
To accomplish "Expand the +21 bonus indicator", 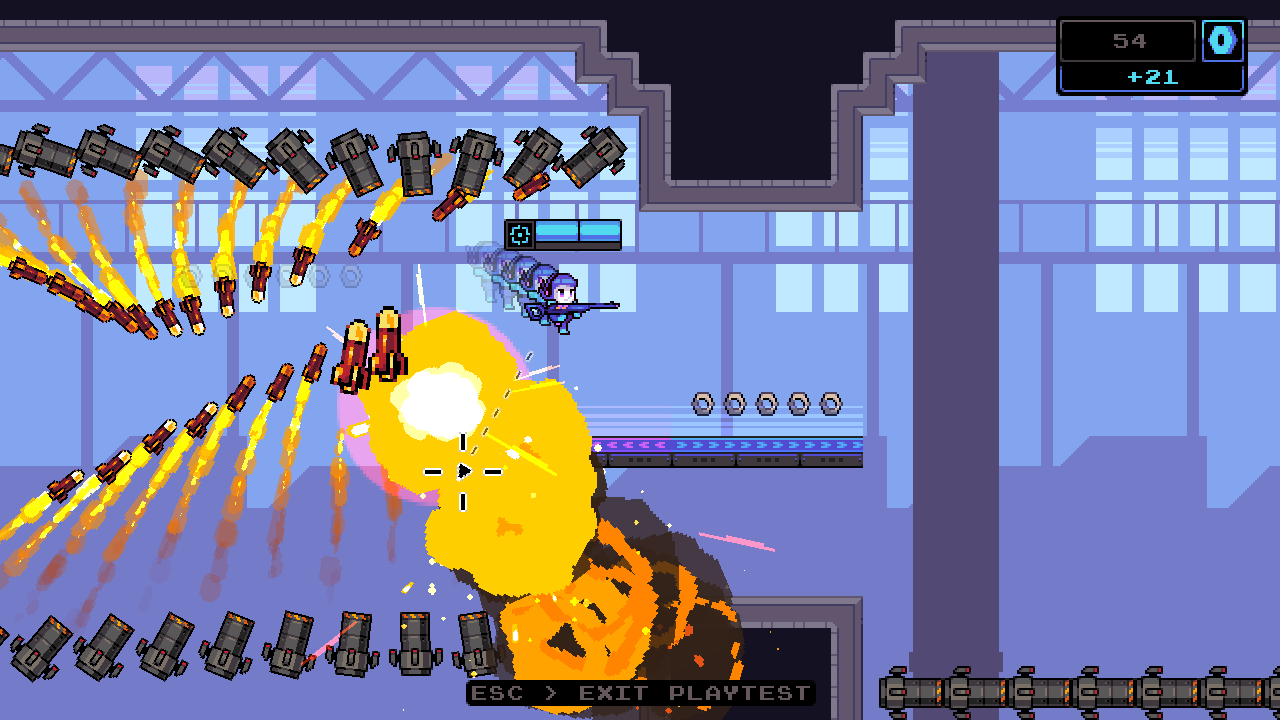I will pyautogui.click(x=1150, y=77).
